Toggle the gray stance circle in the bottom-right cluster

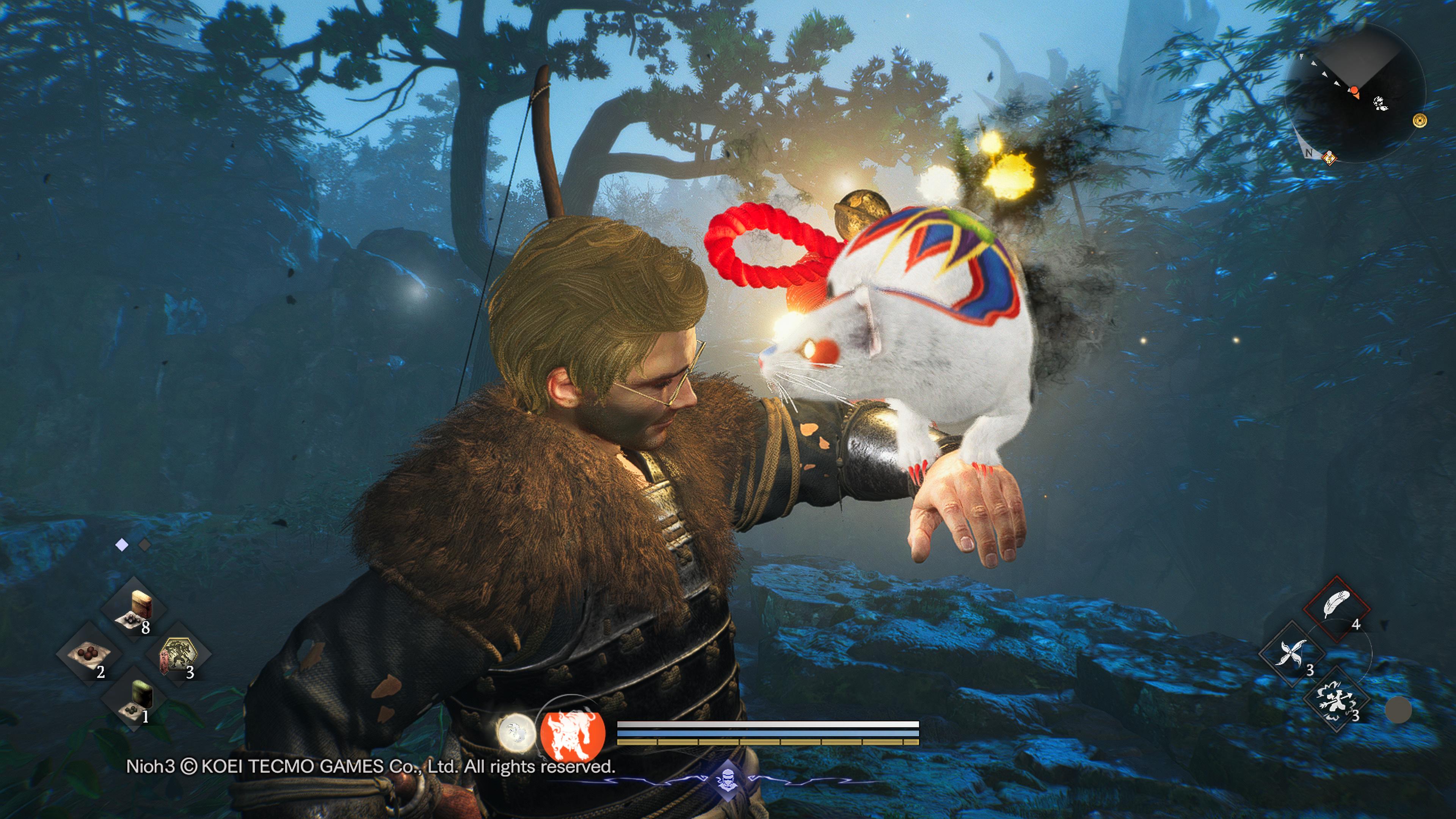point(1398,711)
